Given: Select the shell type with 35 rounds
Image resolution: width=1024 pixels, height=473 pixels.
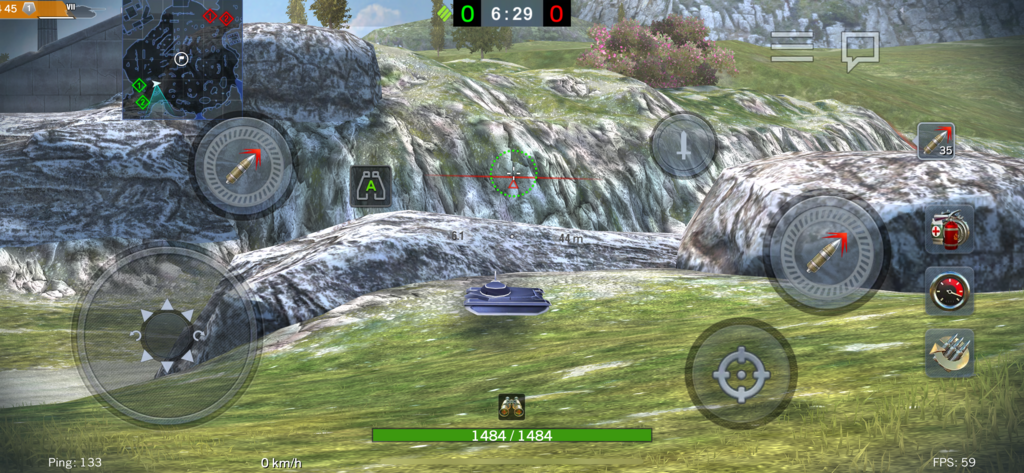Looking at the screenshot, I should click(936, 141).
